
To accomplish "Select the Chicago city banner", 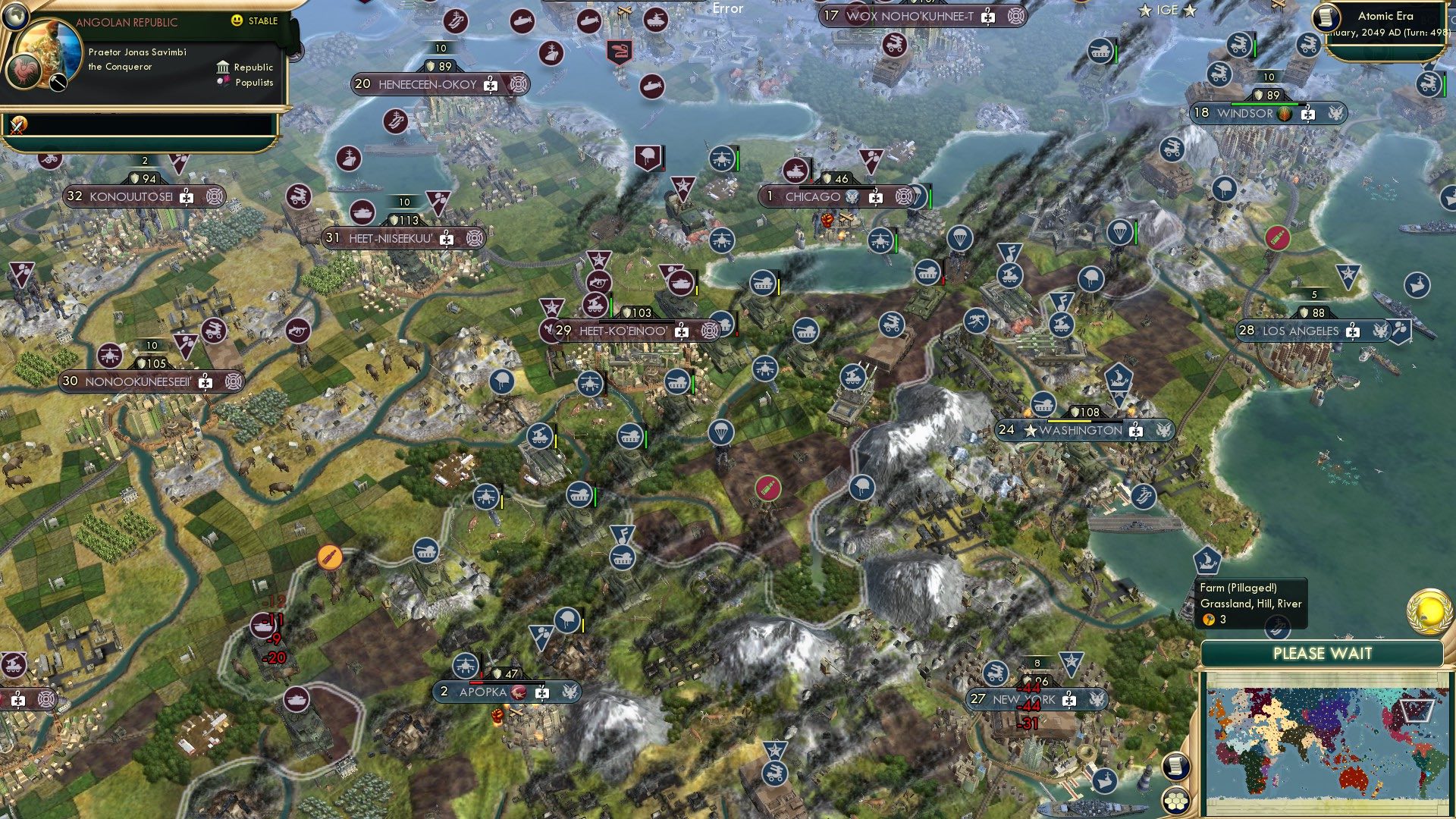I will coord(811,196).
